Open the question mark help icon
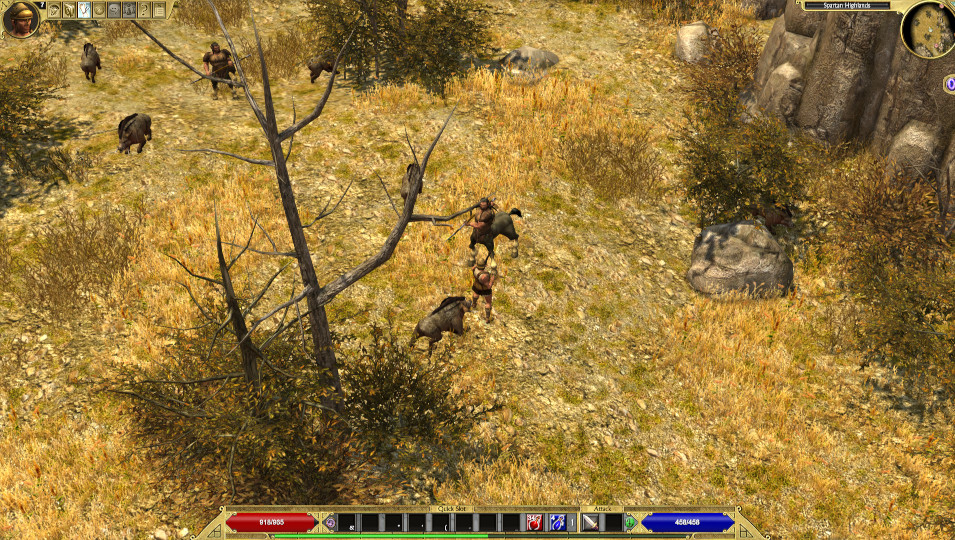The width and height of the screenshot is (955, 540). pyautogui.click(x=144, y=10)
